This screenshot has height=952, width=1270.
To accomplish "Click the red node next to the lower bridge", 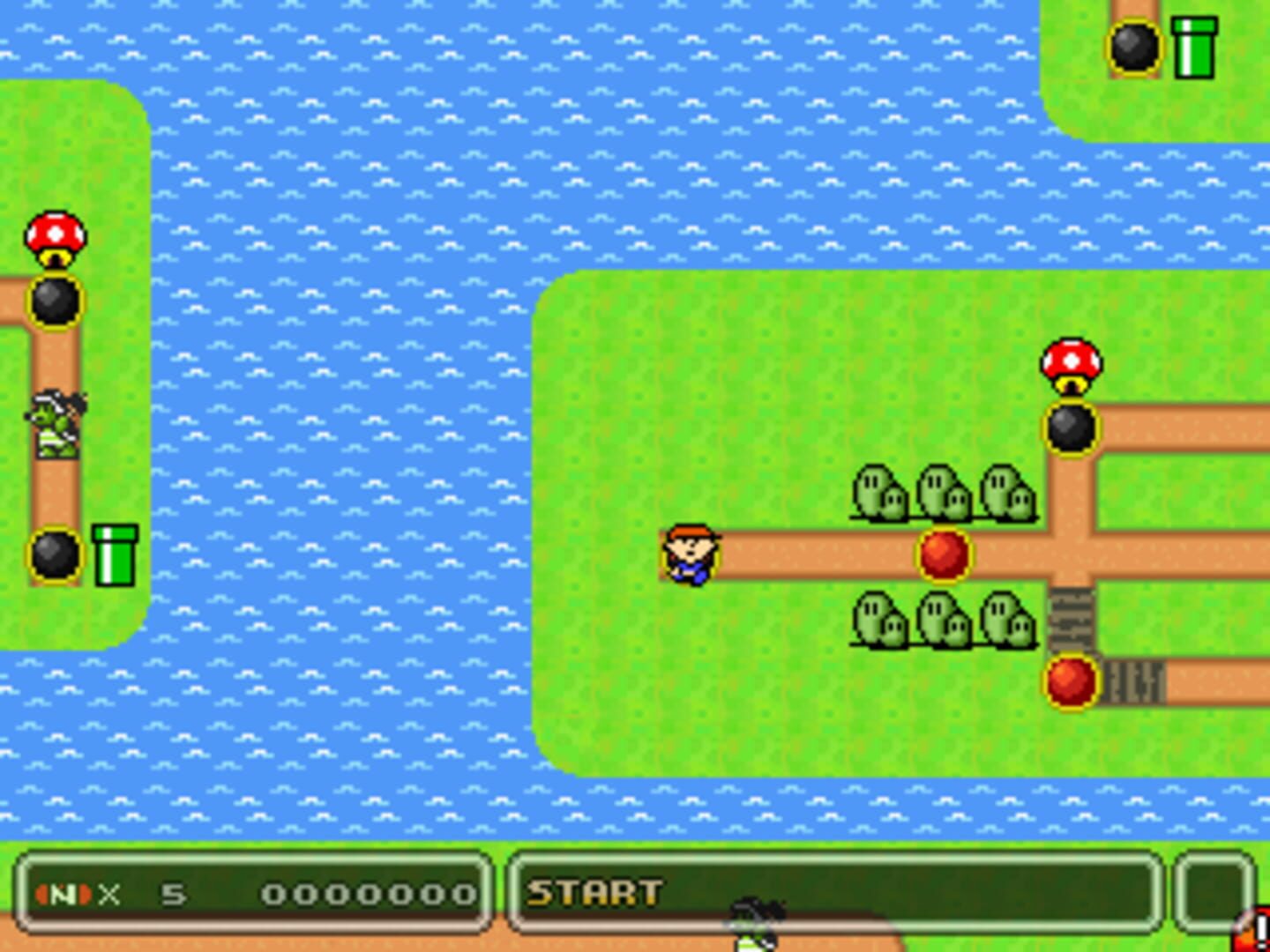I will (1069, 681).
